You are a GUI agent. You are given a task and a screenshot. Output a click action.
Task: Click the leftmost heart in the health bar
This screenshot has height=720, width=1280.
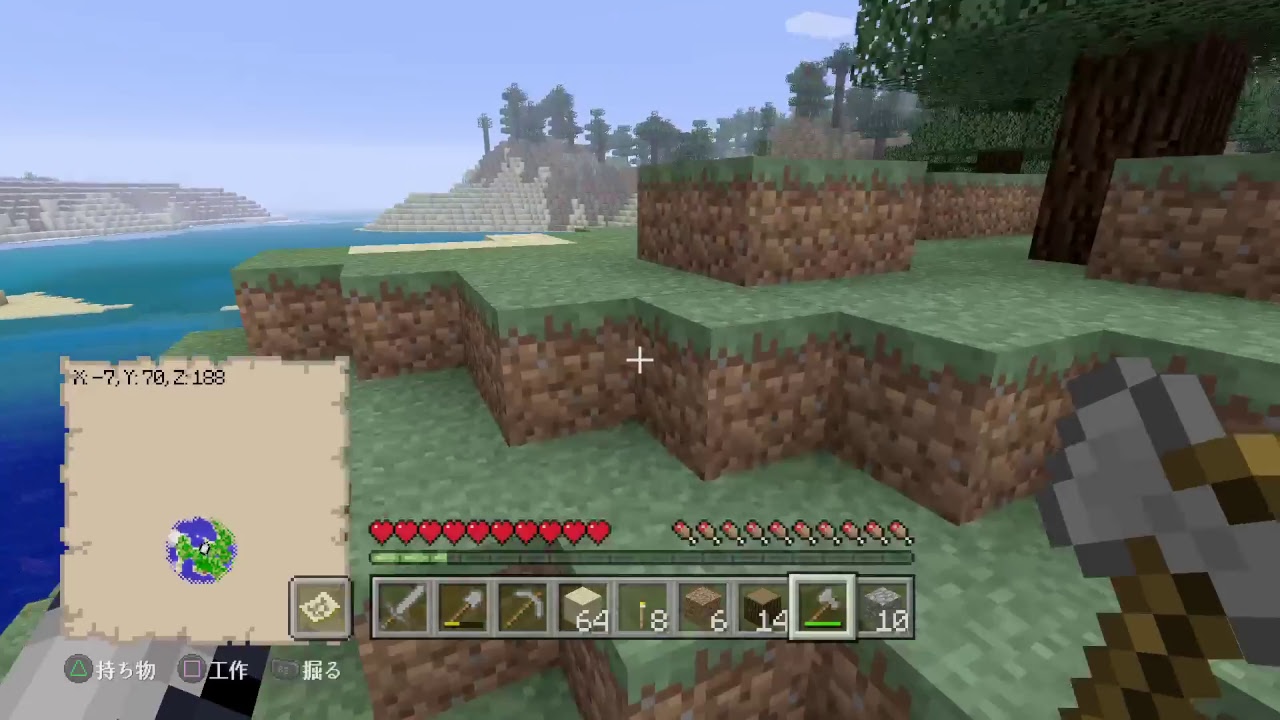pyautogui.click(x=378, y=533)
